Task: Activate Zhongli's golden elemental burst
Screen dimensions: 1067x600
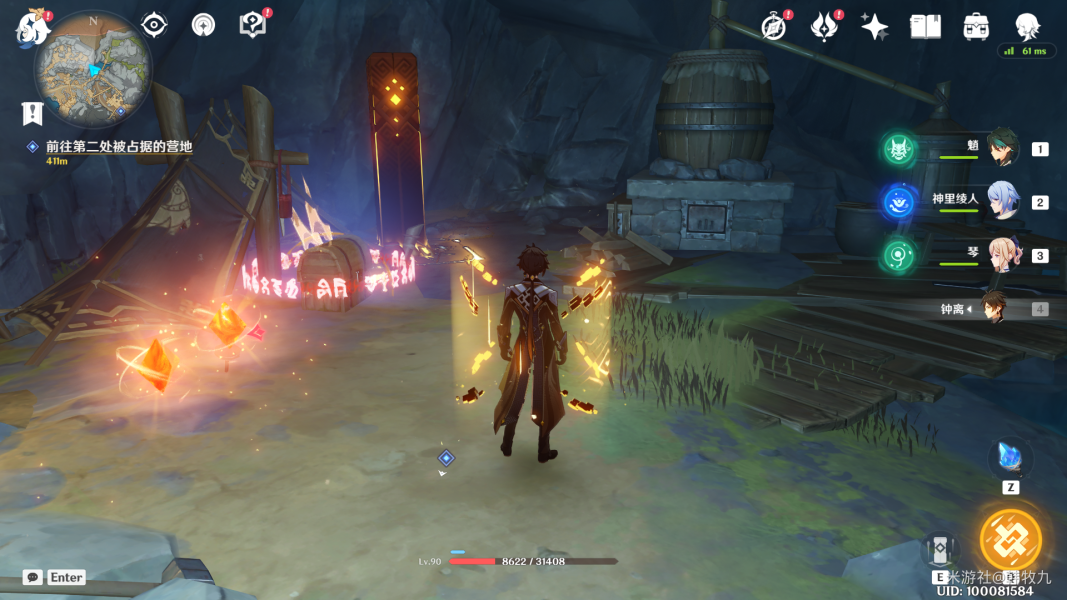Action: (x=1010, y=539)
